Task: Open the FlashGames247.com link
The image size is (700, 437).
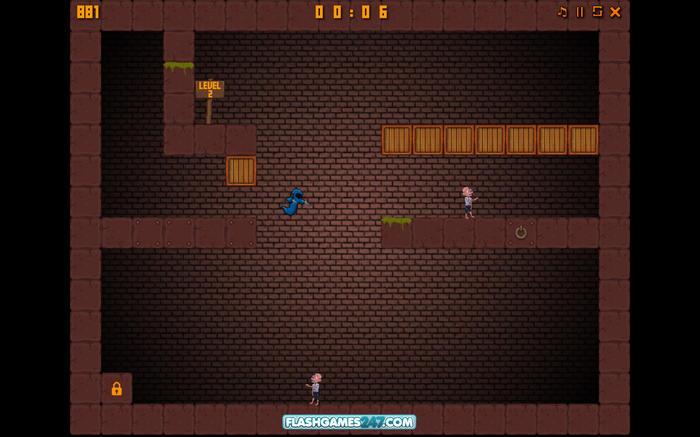Action: coord(349,422)
